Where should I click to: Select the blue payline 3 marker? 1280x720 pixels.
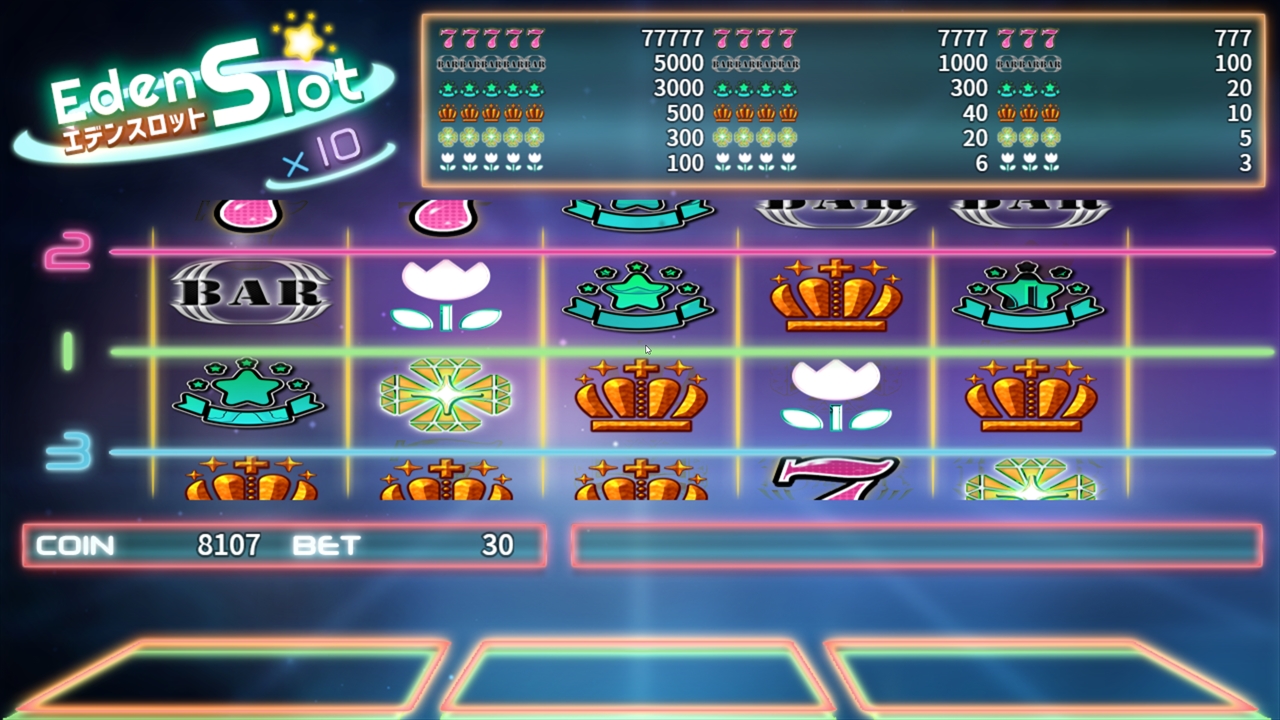point(68,451)
